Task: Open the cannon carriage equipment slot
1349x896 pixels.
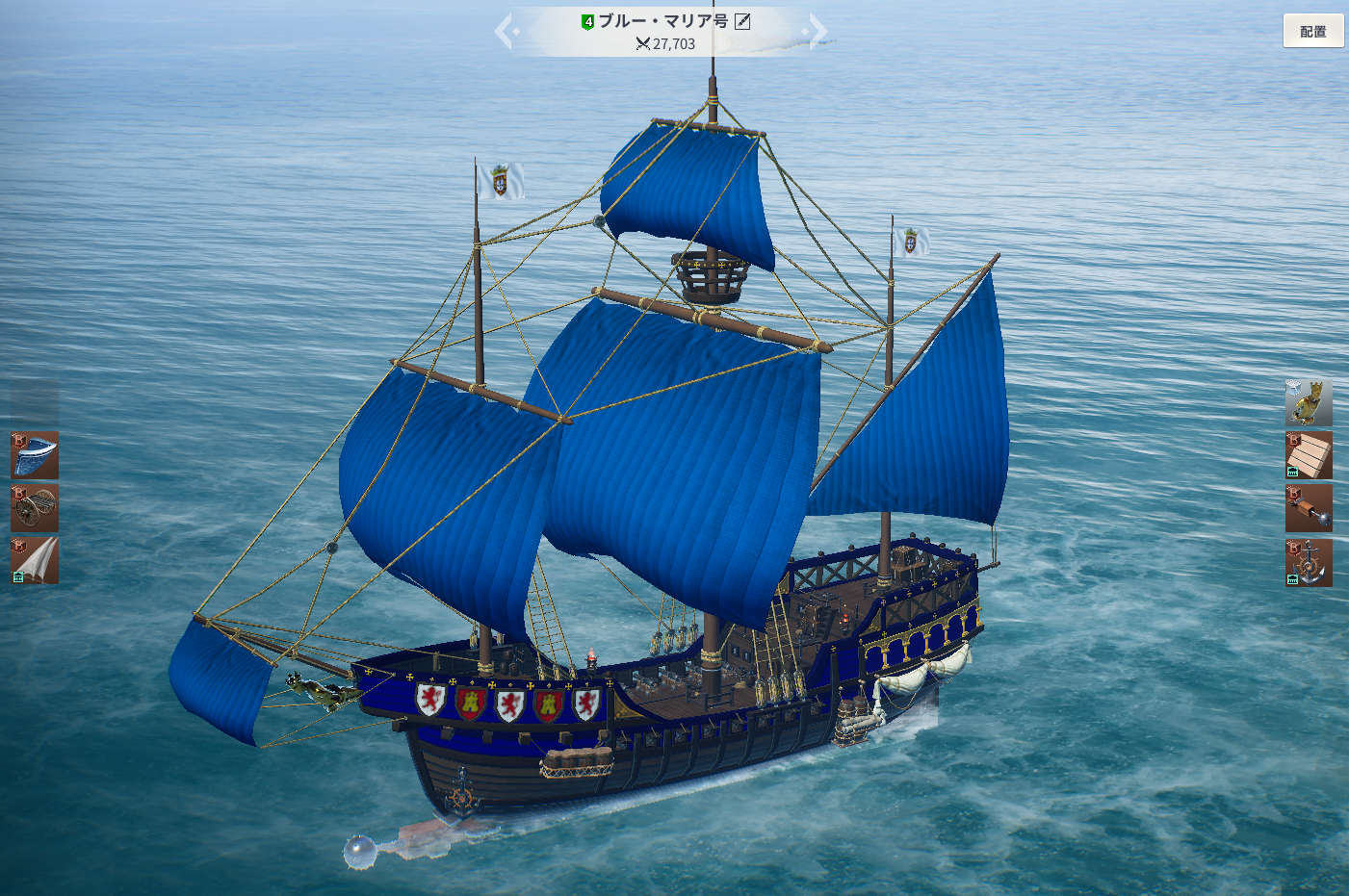Action: click(x=35, y=508)
